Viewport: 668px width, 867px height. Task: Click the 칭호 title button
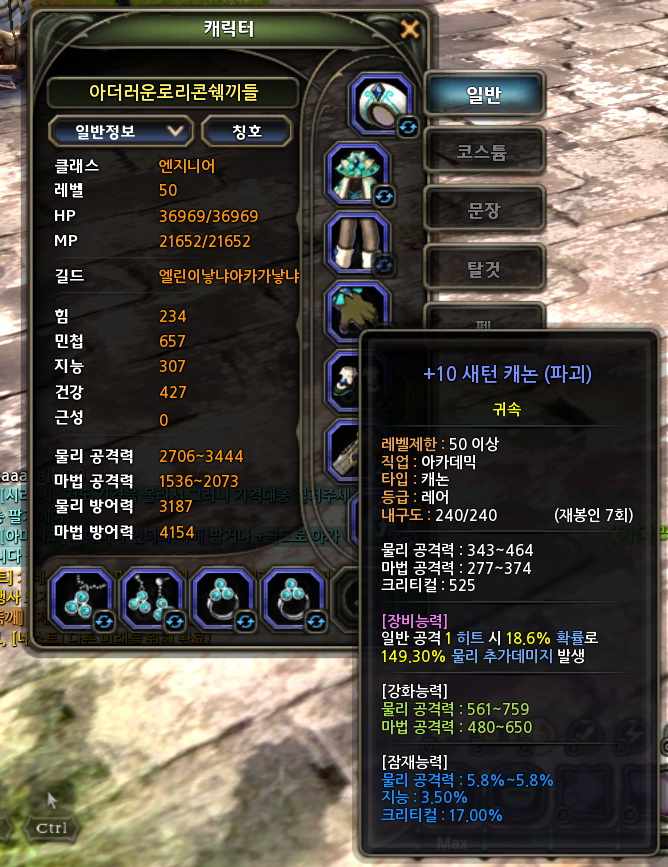247,131
